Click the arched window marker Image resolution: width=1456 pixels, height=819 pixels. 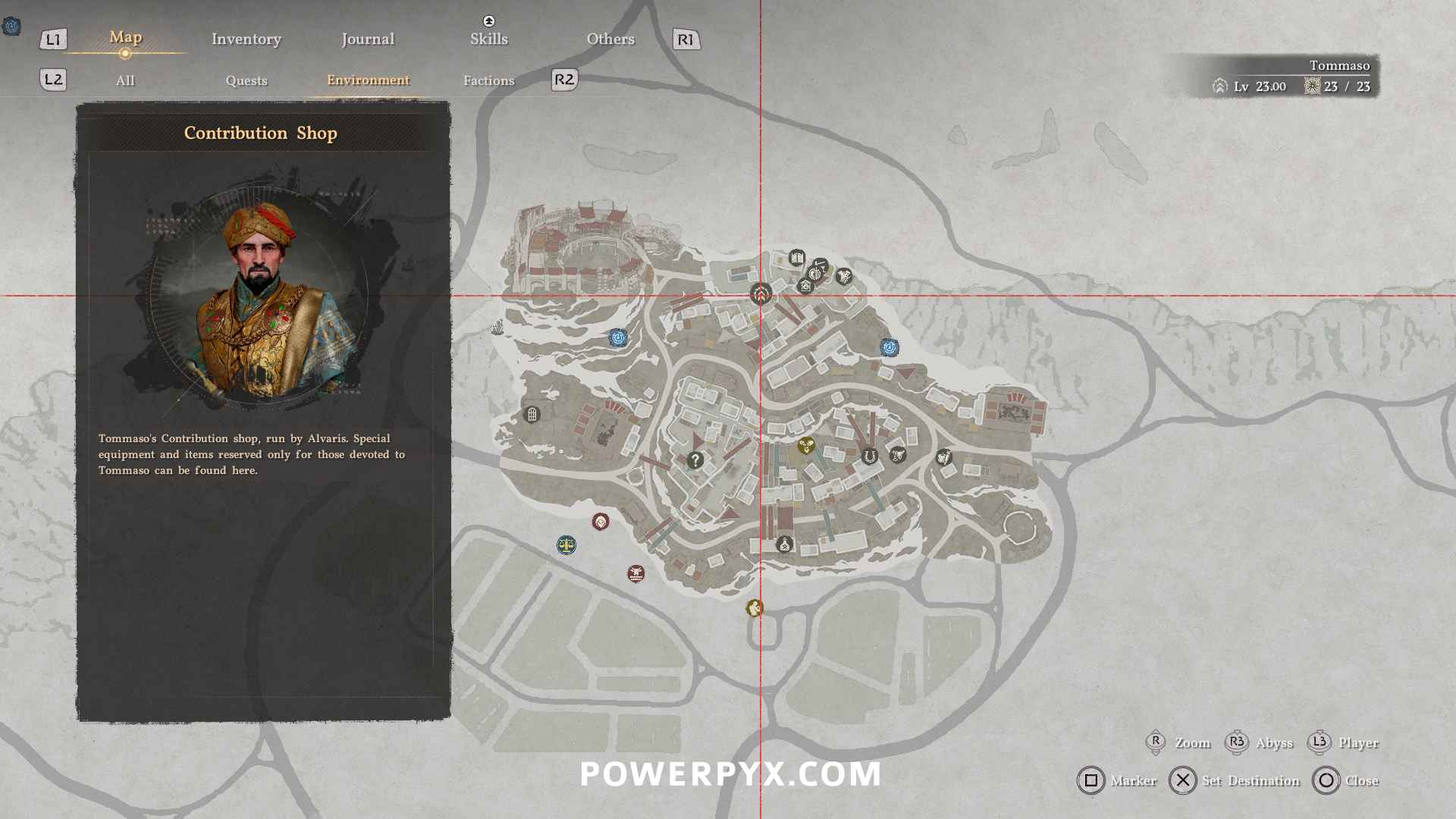(532, 415)
